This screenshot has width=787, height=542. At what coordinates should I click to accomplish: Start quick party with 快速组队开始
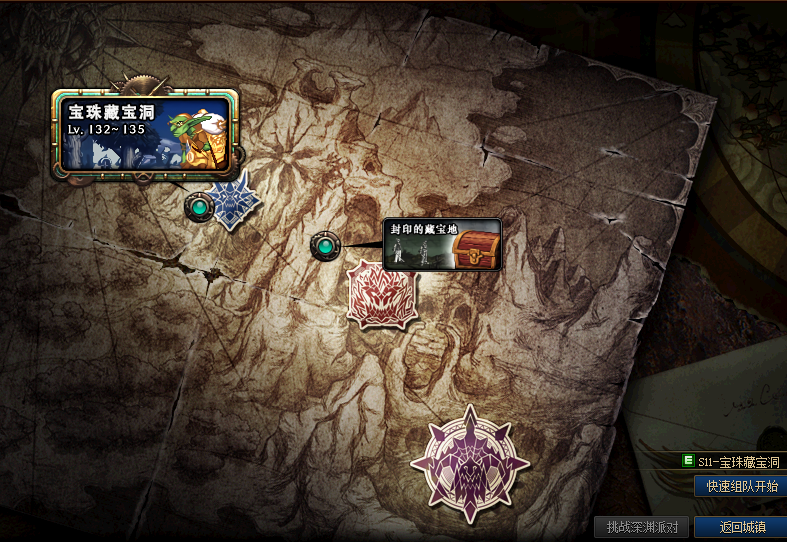point(741,486)
